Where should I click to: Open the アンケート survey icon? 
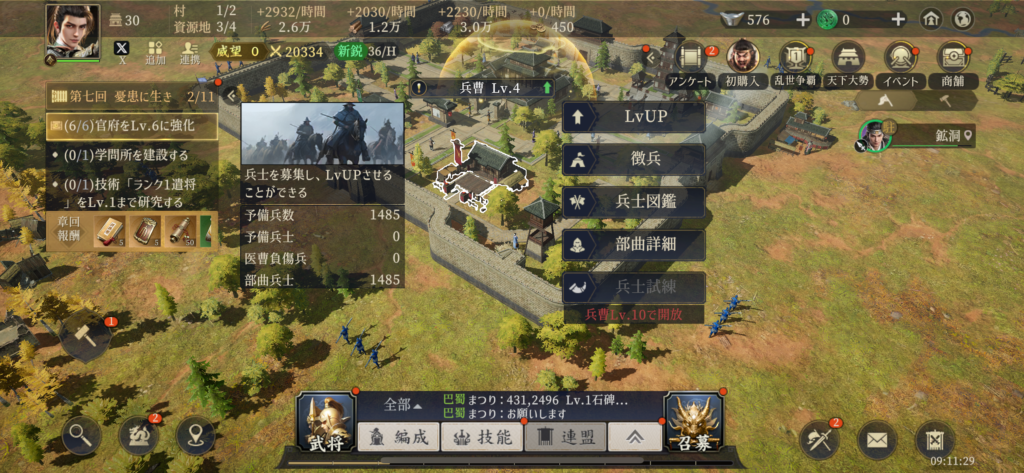tap(691, 63)
